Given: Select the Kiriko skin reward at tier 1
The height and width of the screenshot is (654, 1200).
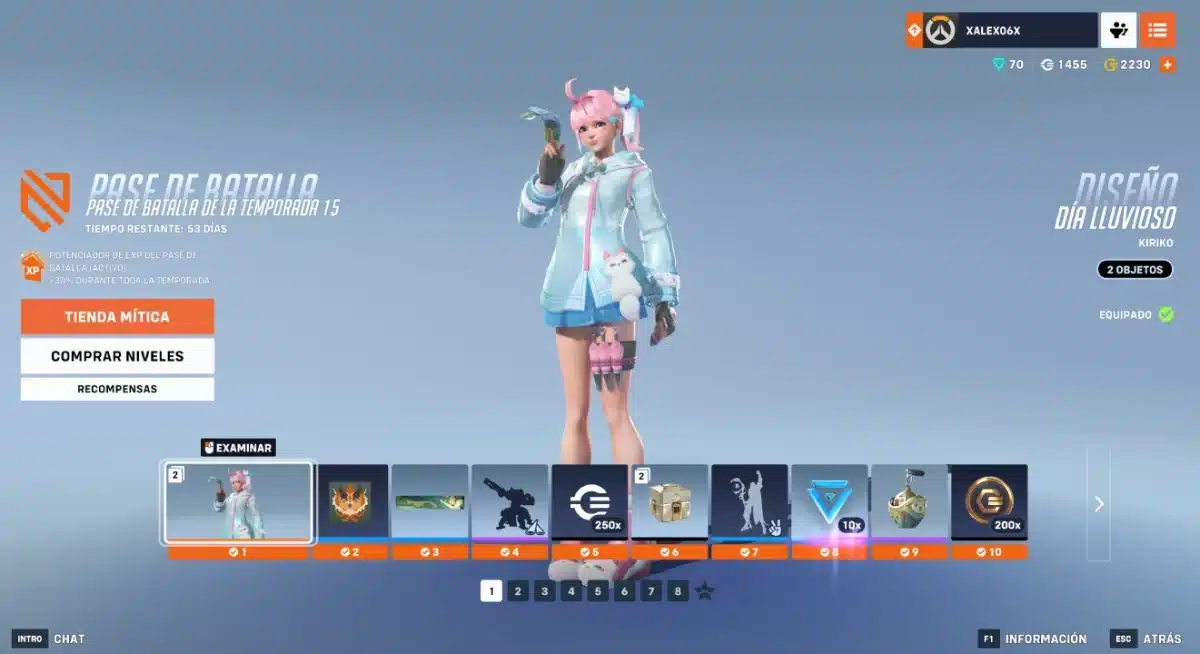Looking at the screenshot, I should pyautogui.click(x=238, y=502).
